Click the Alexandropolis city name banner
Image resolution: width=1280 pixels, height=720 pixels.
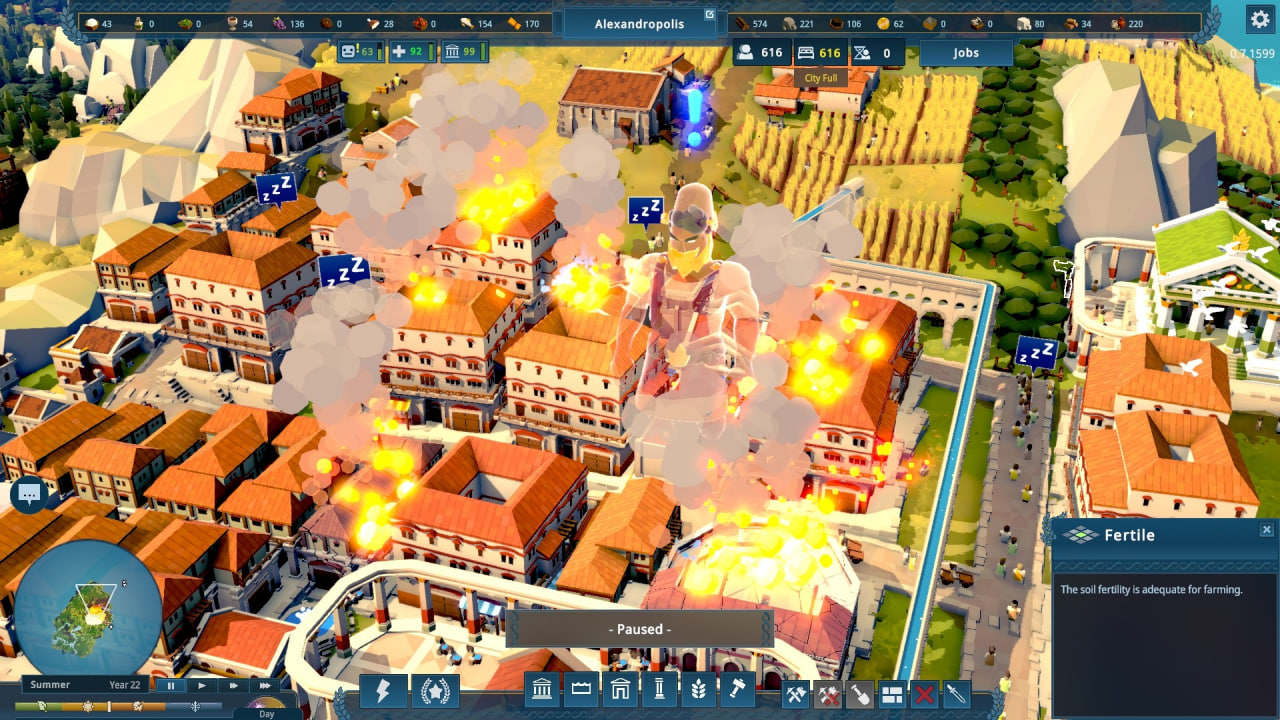[x=639, y=23]
